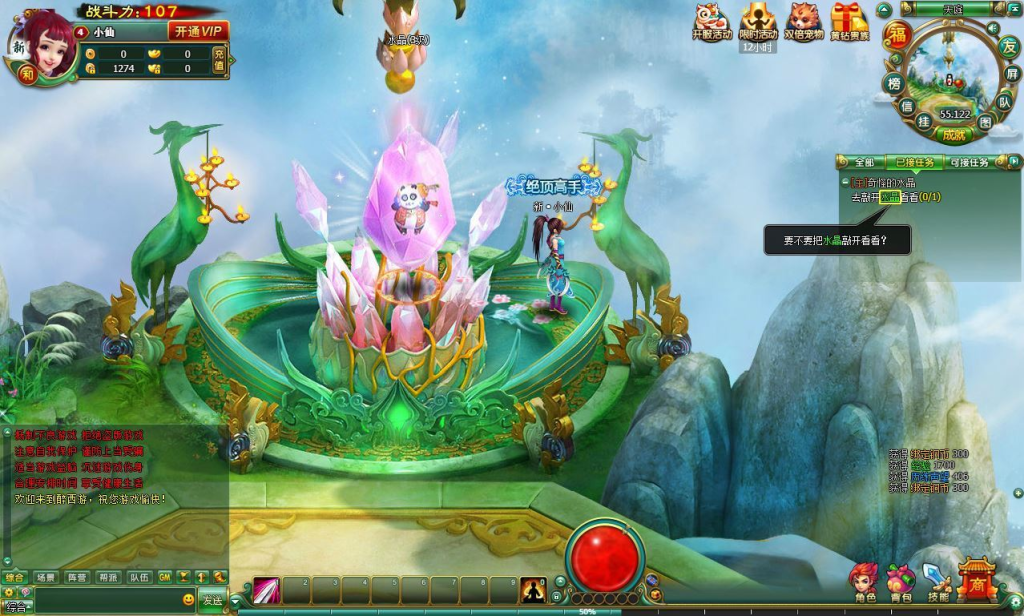Open the 开服活动 event icon
This screenshot has width=1024, height=616.
[x=711, y=20]
